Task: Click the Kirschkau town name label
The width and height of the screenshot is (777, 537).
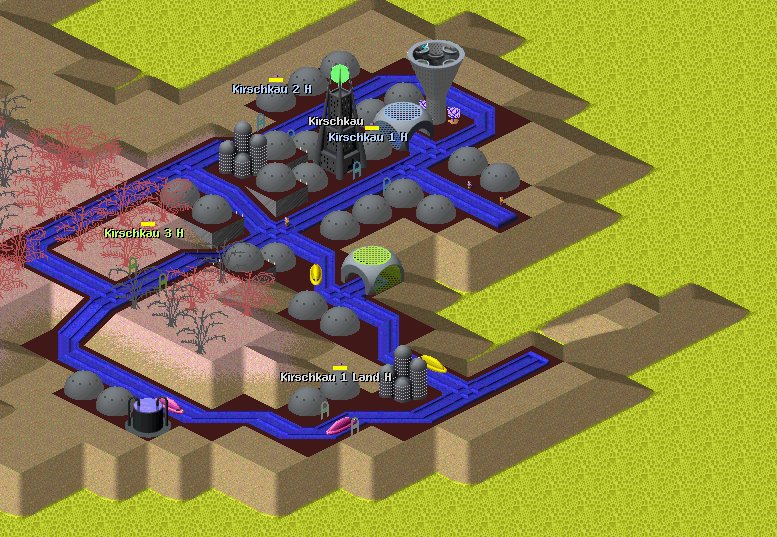Action: (335, 121)
